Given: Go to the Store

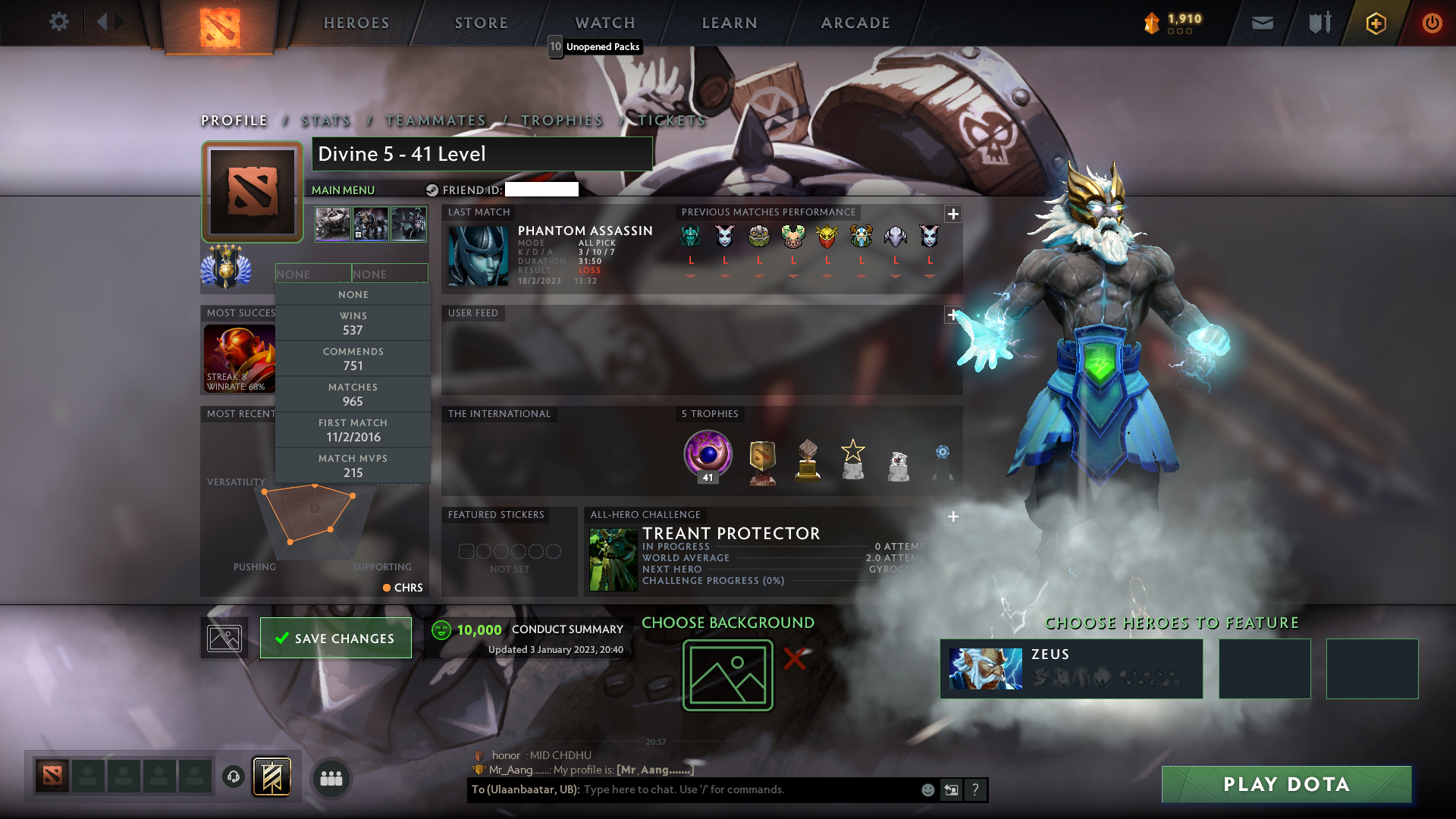Looking at the screenshot, I should 482,23.
